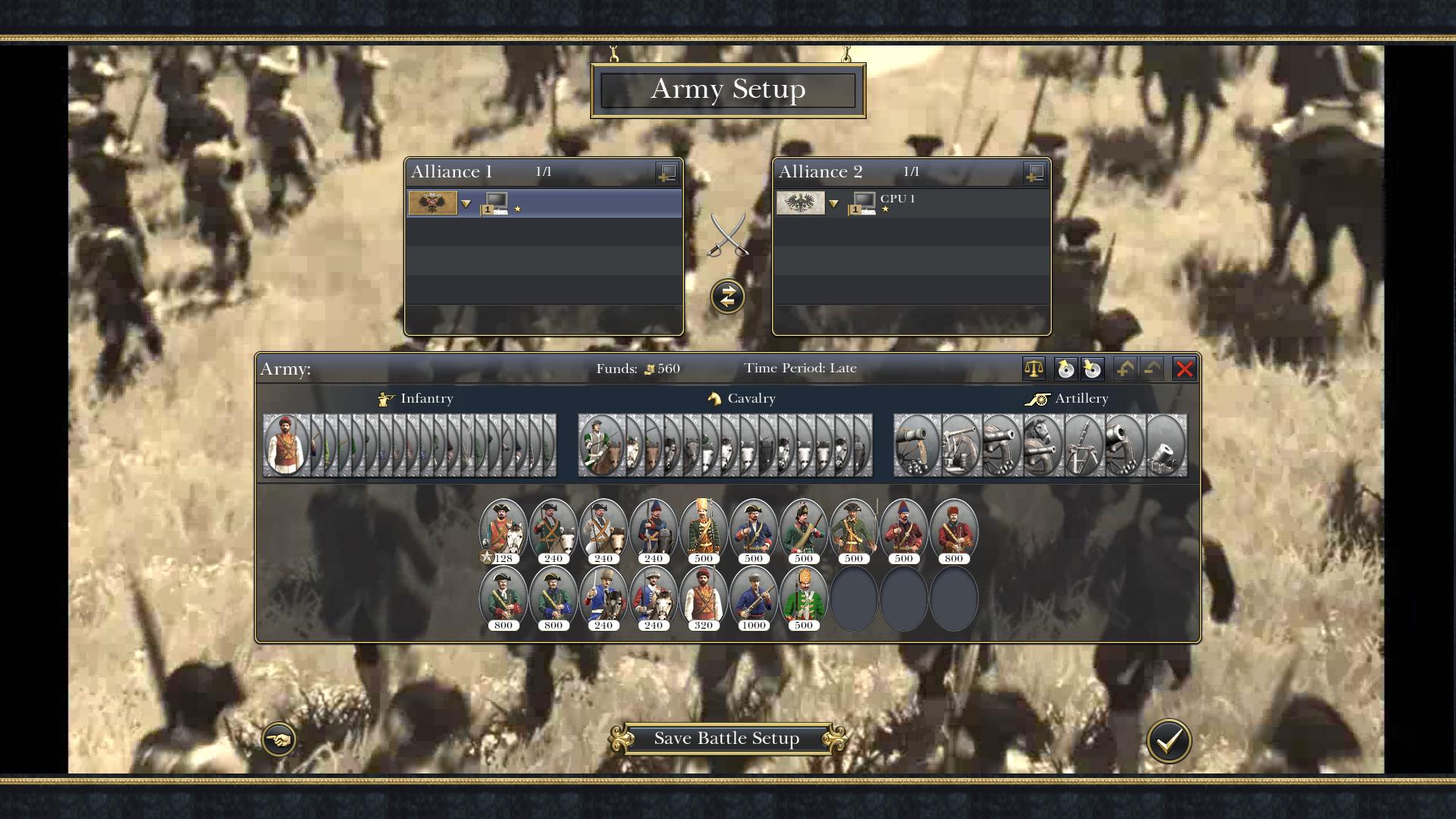
Task: Select the army unit costing 1000
Action: coord(753,598)
